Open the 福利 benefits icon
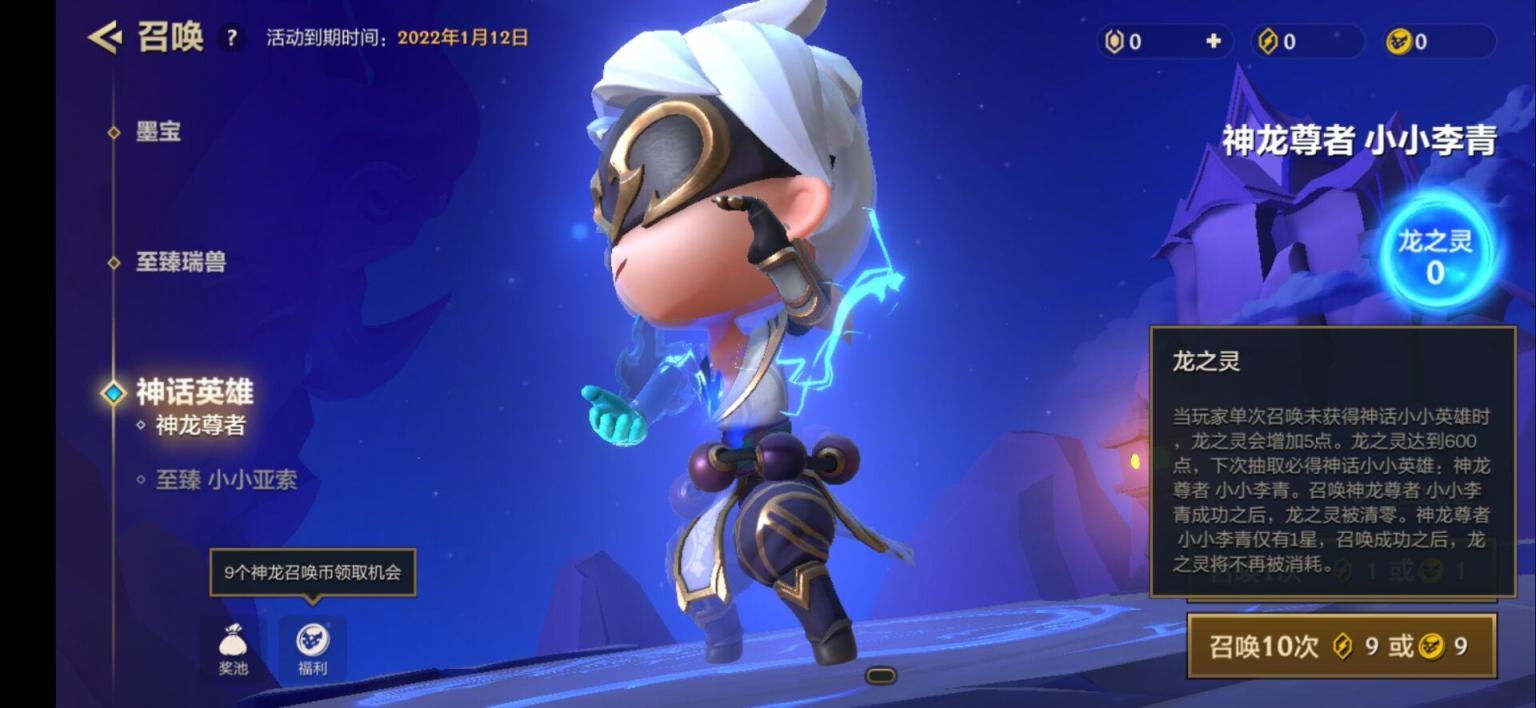This screenshot has height=708, width=1536. [313, 648]
